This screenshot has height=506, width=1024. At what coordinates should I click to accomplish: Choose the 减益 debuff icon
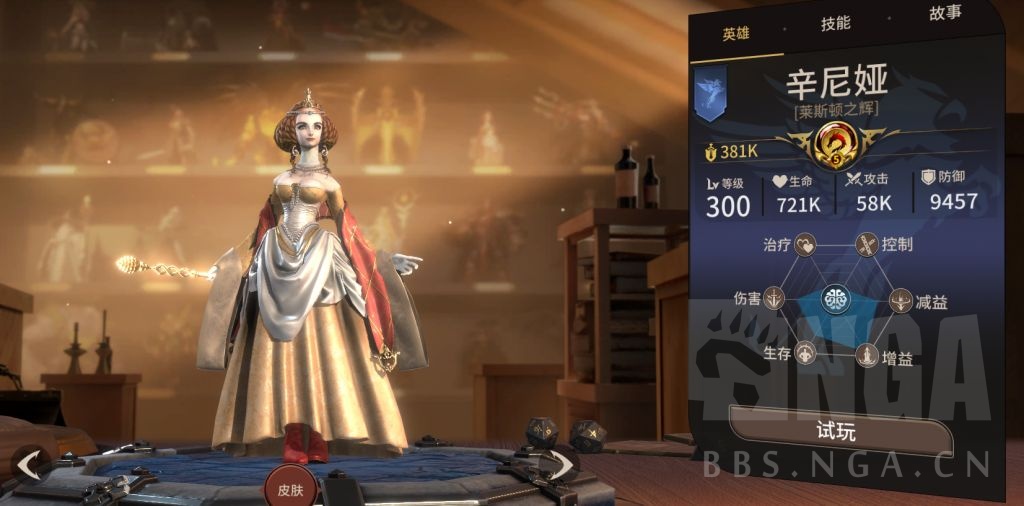pyautogui.click(x=900, y=300)
